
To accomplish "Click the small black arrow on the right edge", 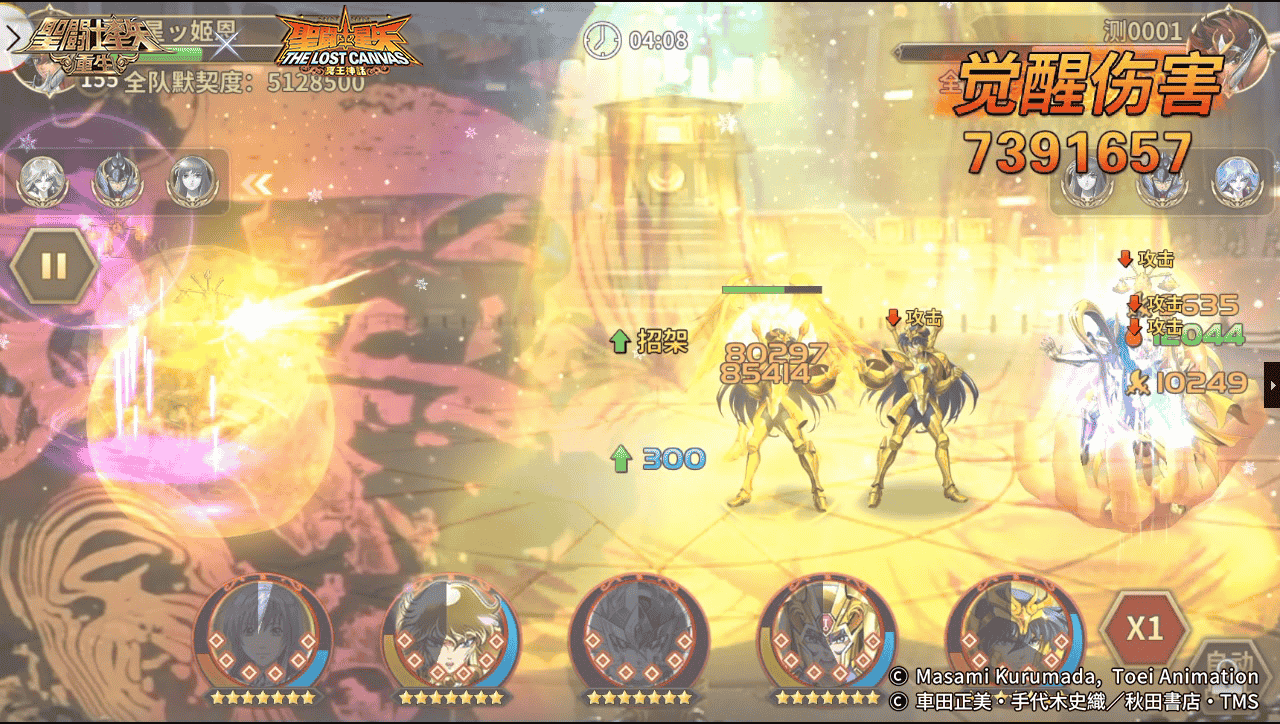I will coord(1272,385).
